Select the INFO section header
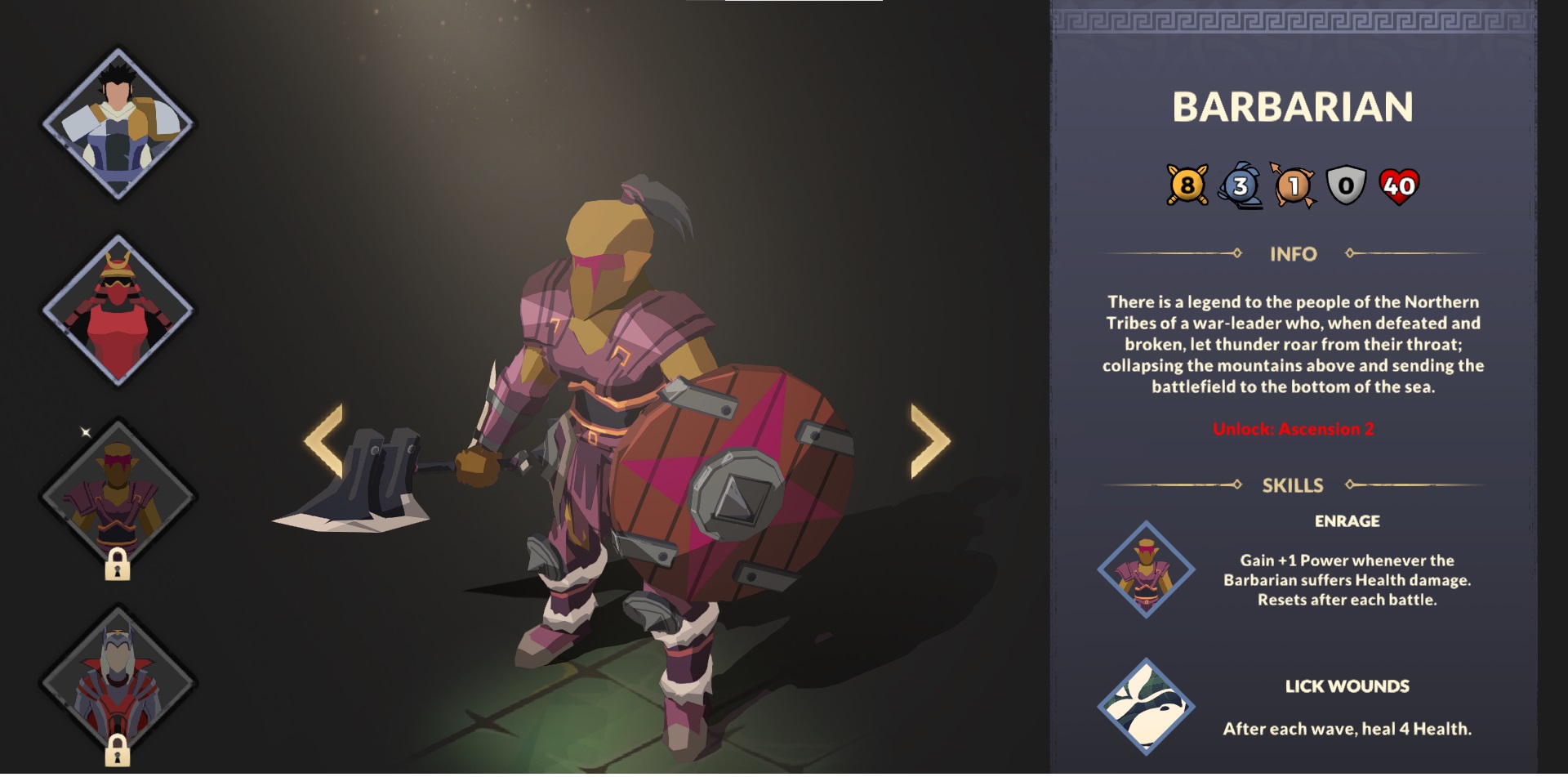This screenshot has width=1568, height=777. point(1293,254)
